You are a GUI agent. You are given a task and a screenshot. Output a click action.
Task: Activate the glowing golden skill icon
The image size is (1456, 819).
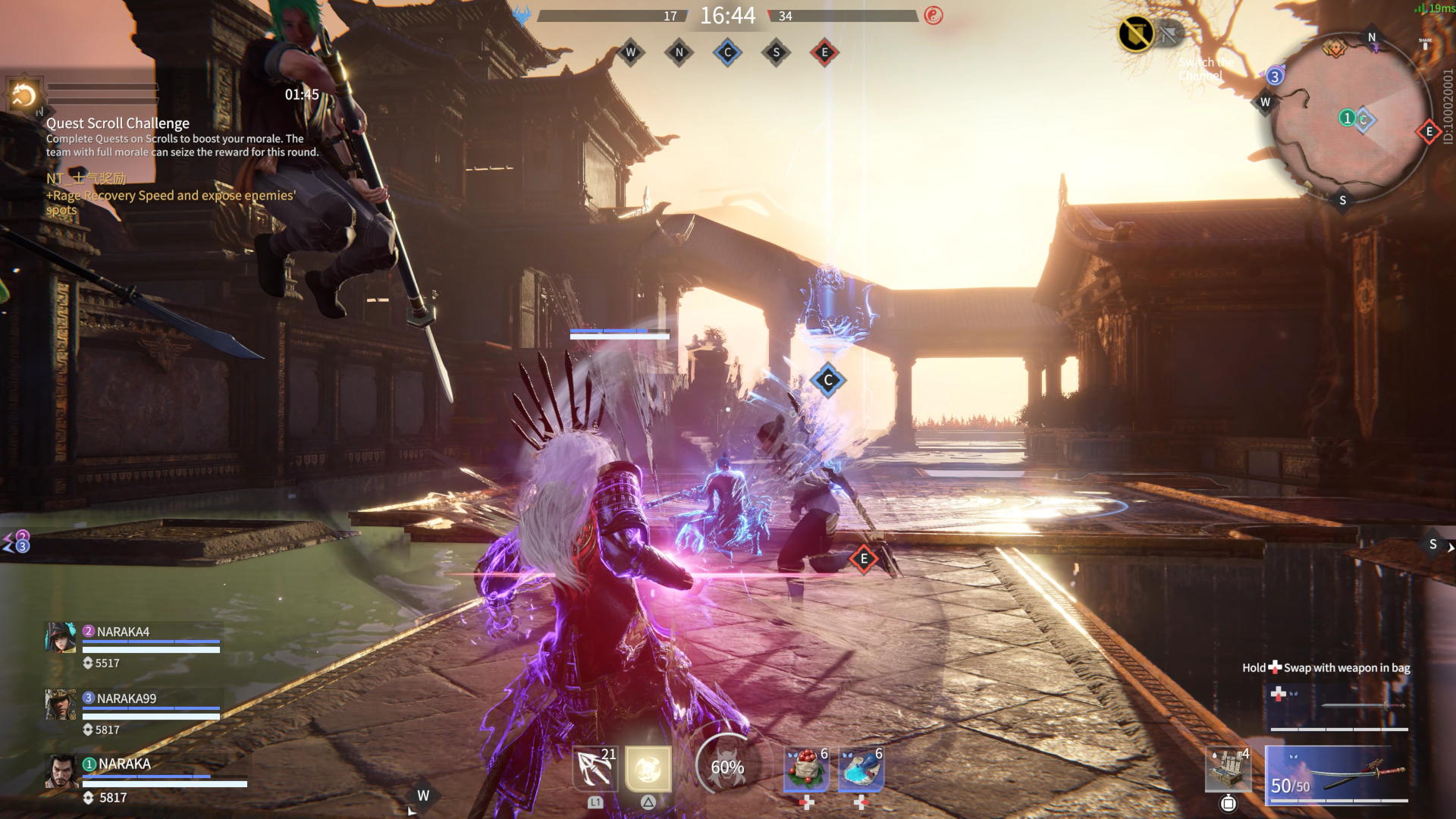pyautogui.click(x=648, y=770)
